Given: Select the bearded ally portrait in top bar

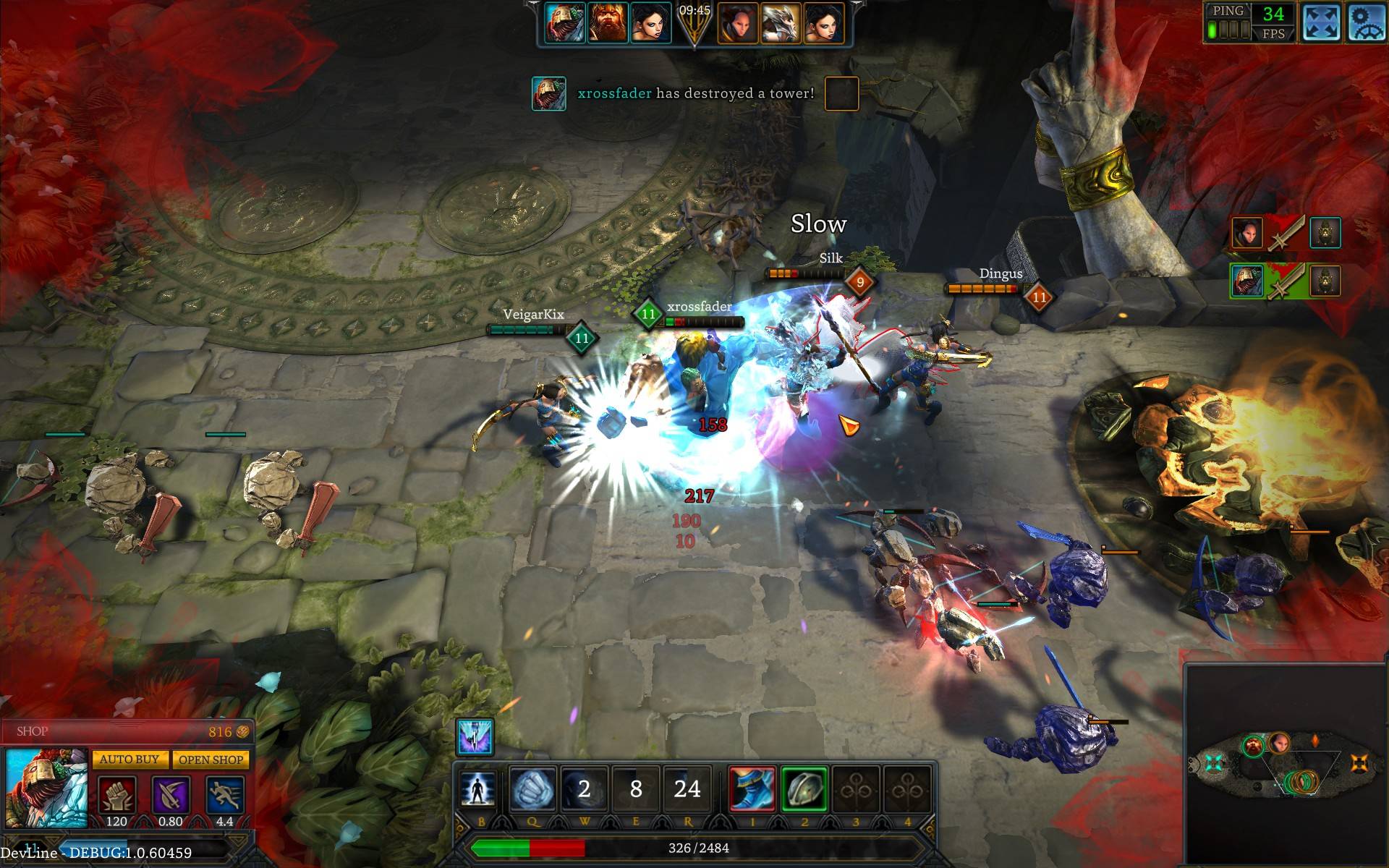Looking at the screenshot, I should click(x=607, y=23).
